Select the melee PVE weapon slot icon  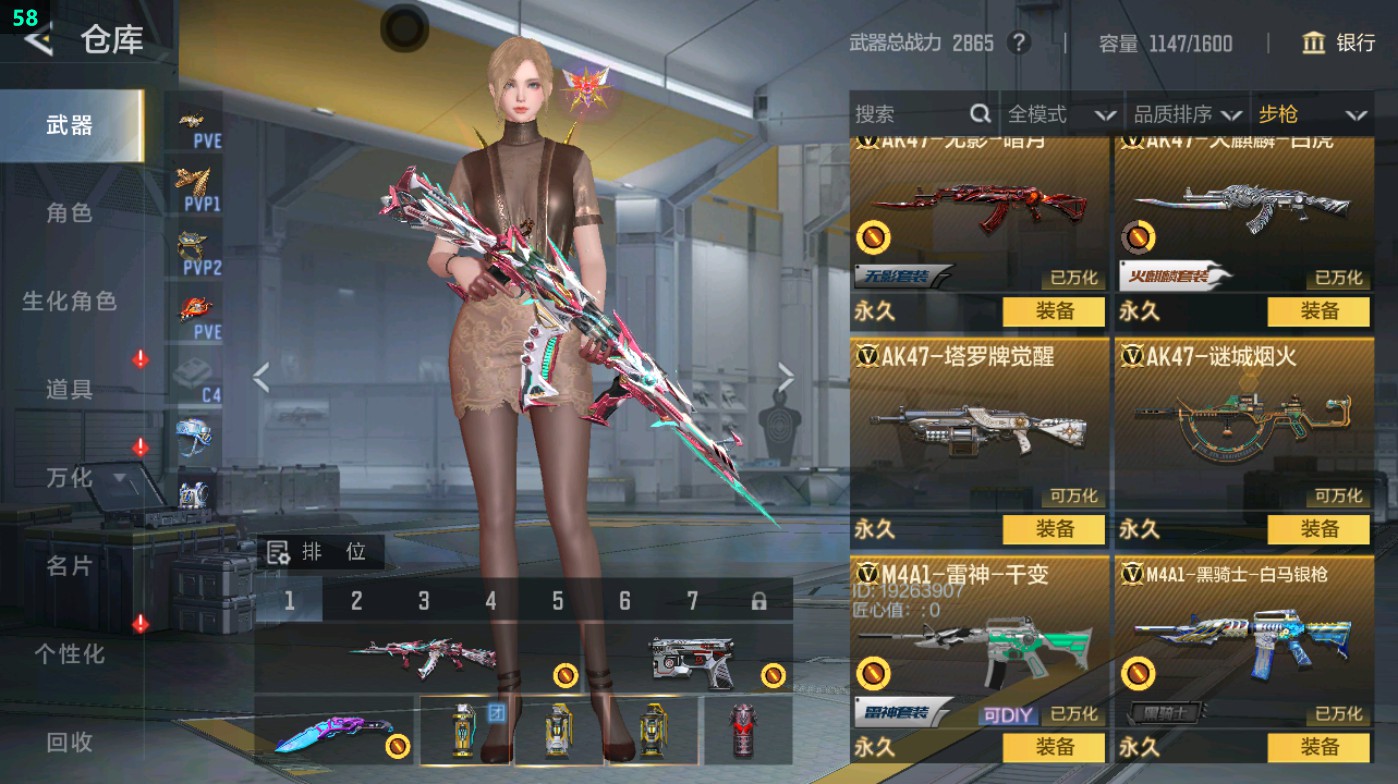(x=199, y=306)
